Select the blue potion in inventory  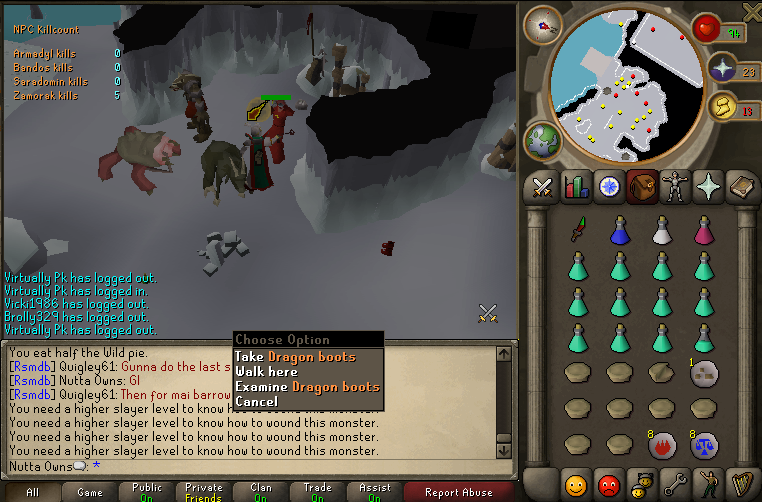(619, 231)
